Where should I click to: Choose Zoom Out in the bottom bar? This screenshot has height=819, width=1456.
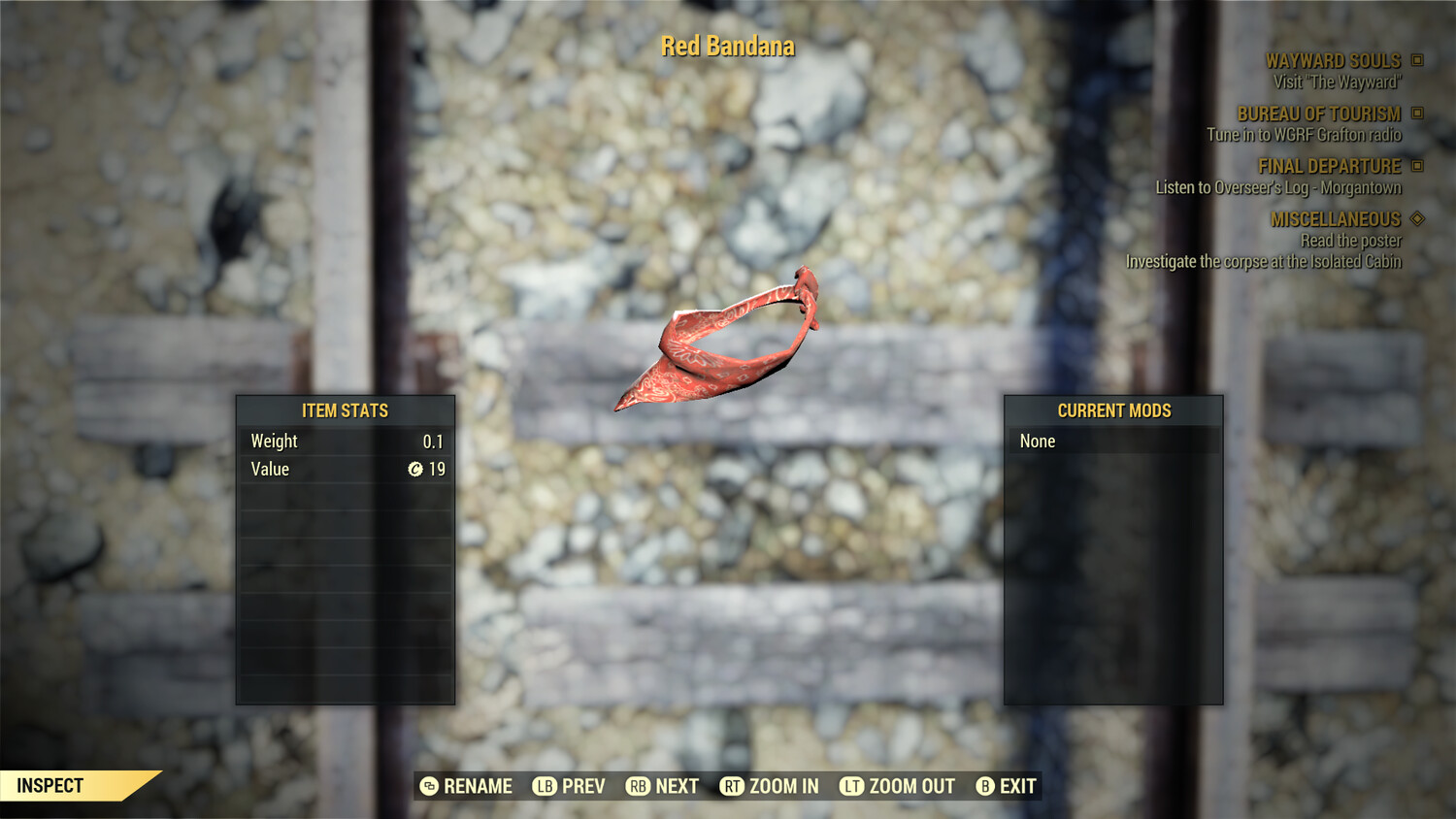tap(898, 786)
